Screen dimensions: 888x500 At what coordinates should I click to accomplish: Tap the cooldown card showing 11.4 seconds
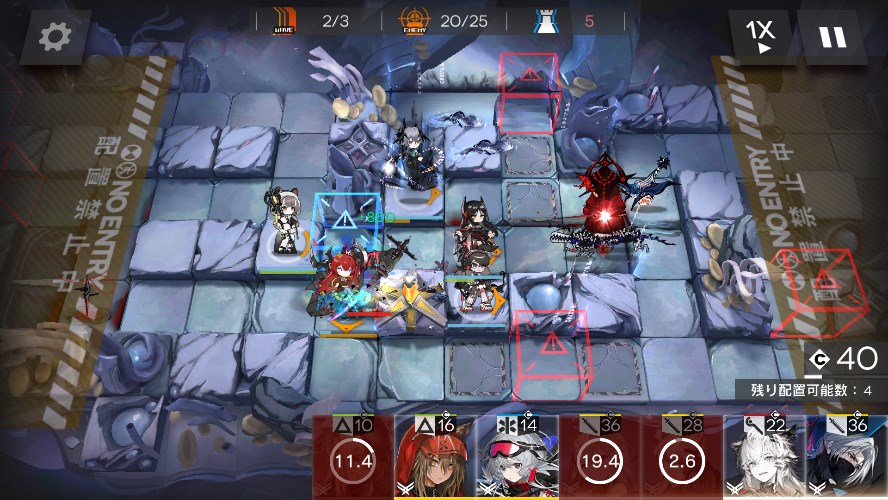[x=352, y=458]
